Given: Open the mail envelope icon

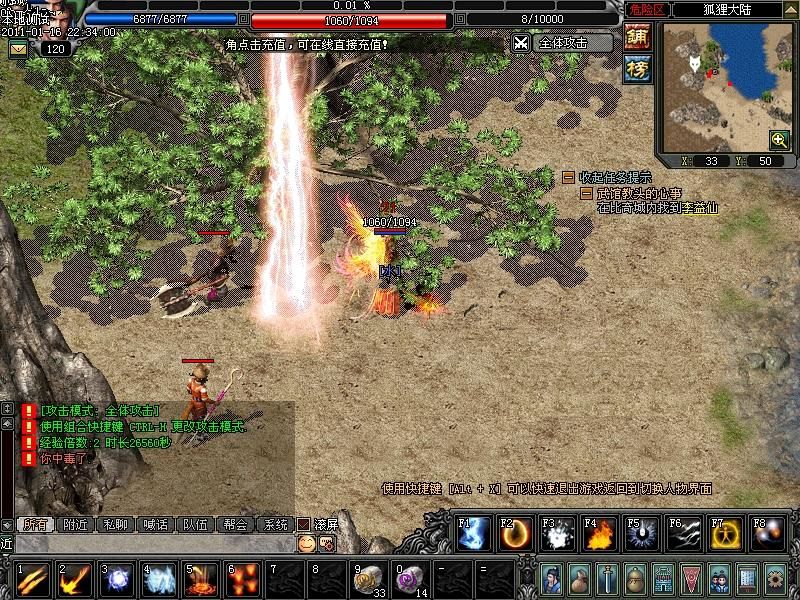Looking at the screenshot, I should [x=18, y=48].
